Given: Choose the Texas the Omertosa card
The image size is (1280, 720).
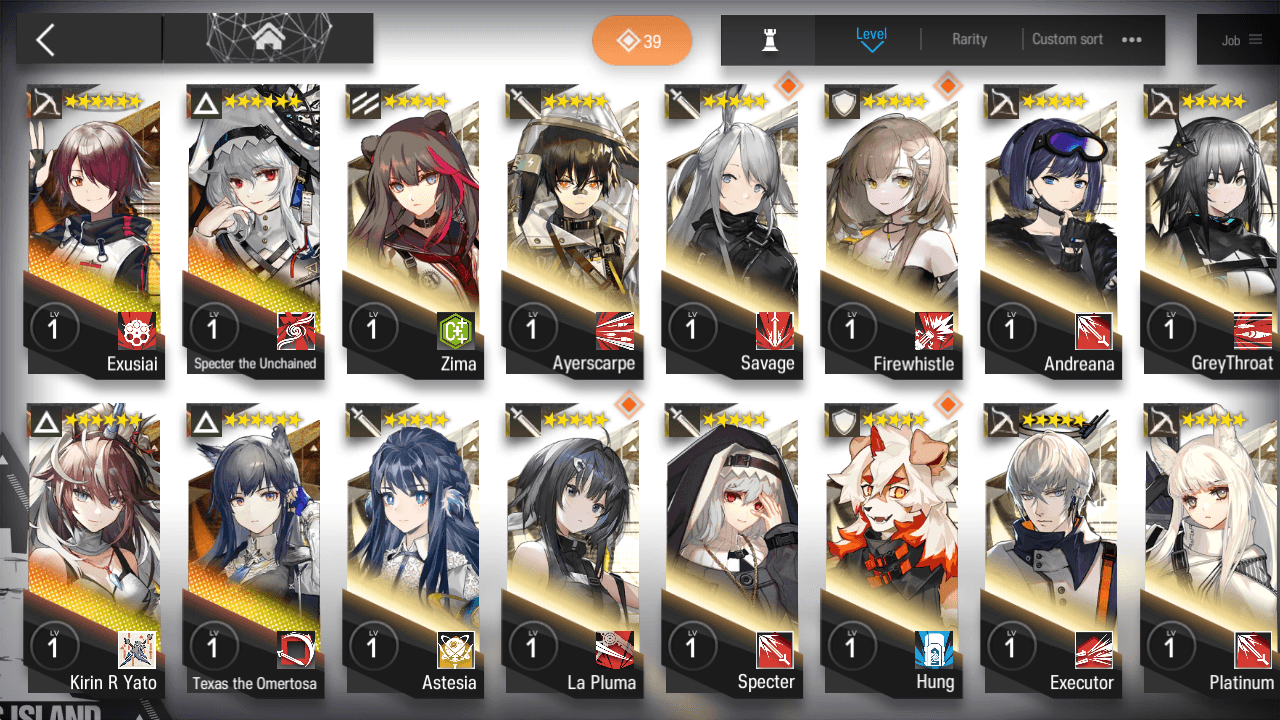Looking at the screenshot, I should pyautogui.click(x=254, y=550).
